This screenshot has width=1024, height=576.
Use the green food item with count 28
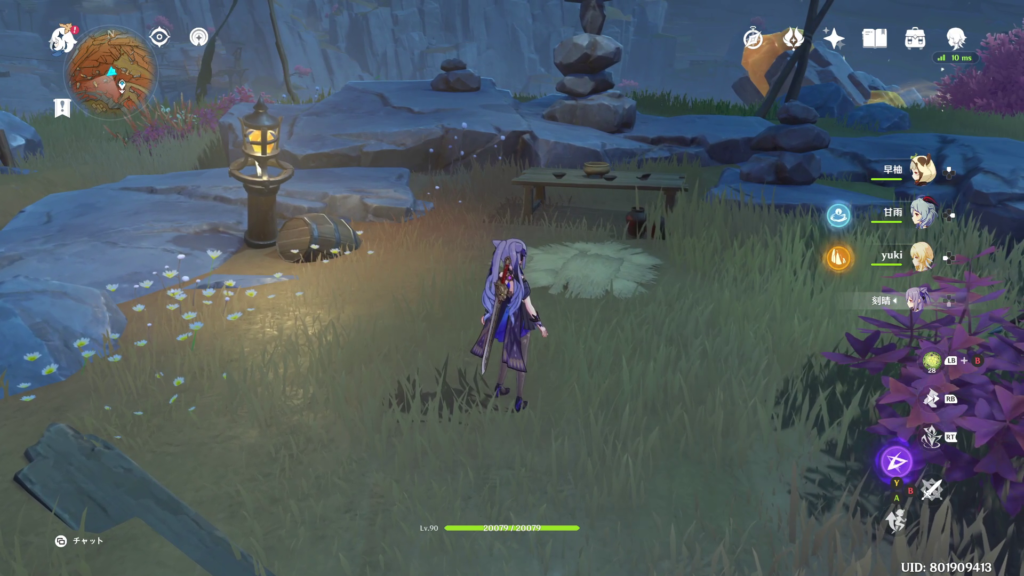tap(932, 361)
